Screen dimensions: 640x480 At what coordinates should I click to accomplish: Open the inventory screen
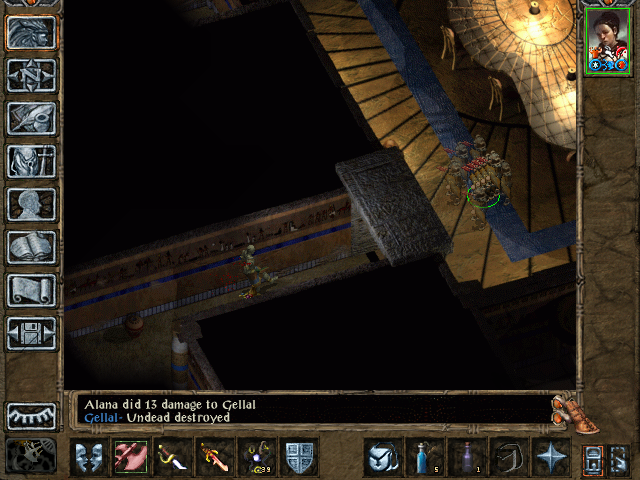31,161
